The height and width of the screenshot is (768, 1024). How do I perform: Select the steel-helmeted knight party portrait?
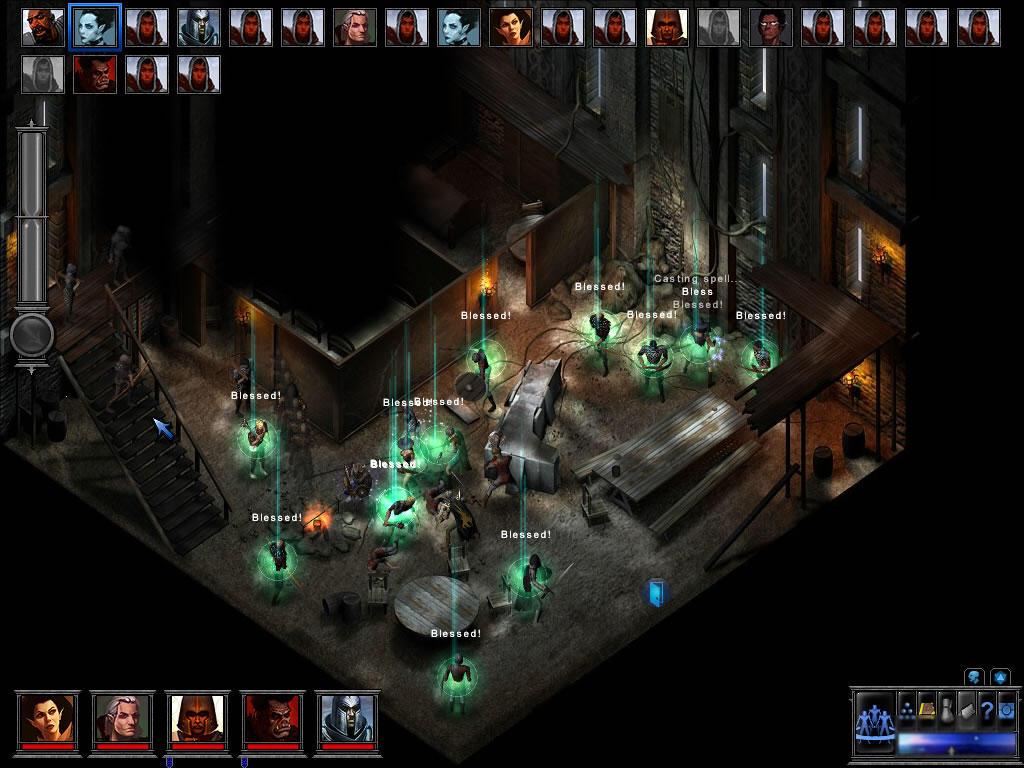(348, 717)
